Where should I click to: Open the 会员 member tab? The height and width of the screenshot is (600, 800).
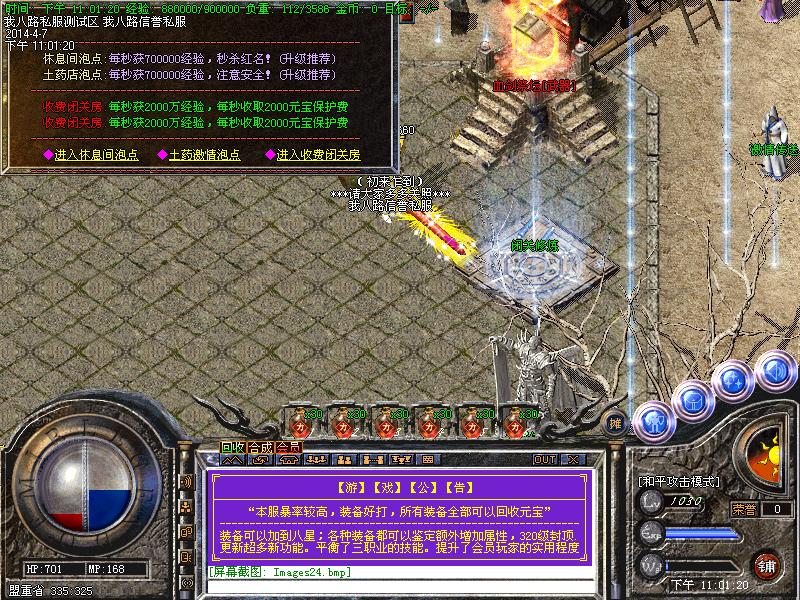[288, 447]
